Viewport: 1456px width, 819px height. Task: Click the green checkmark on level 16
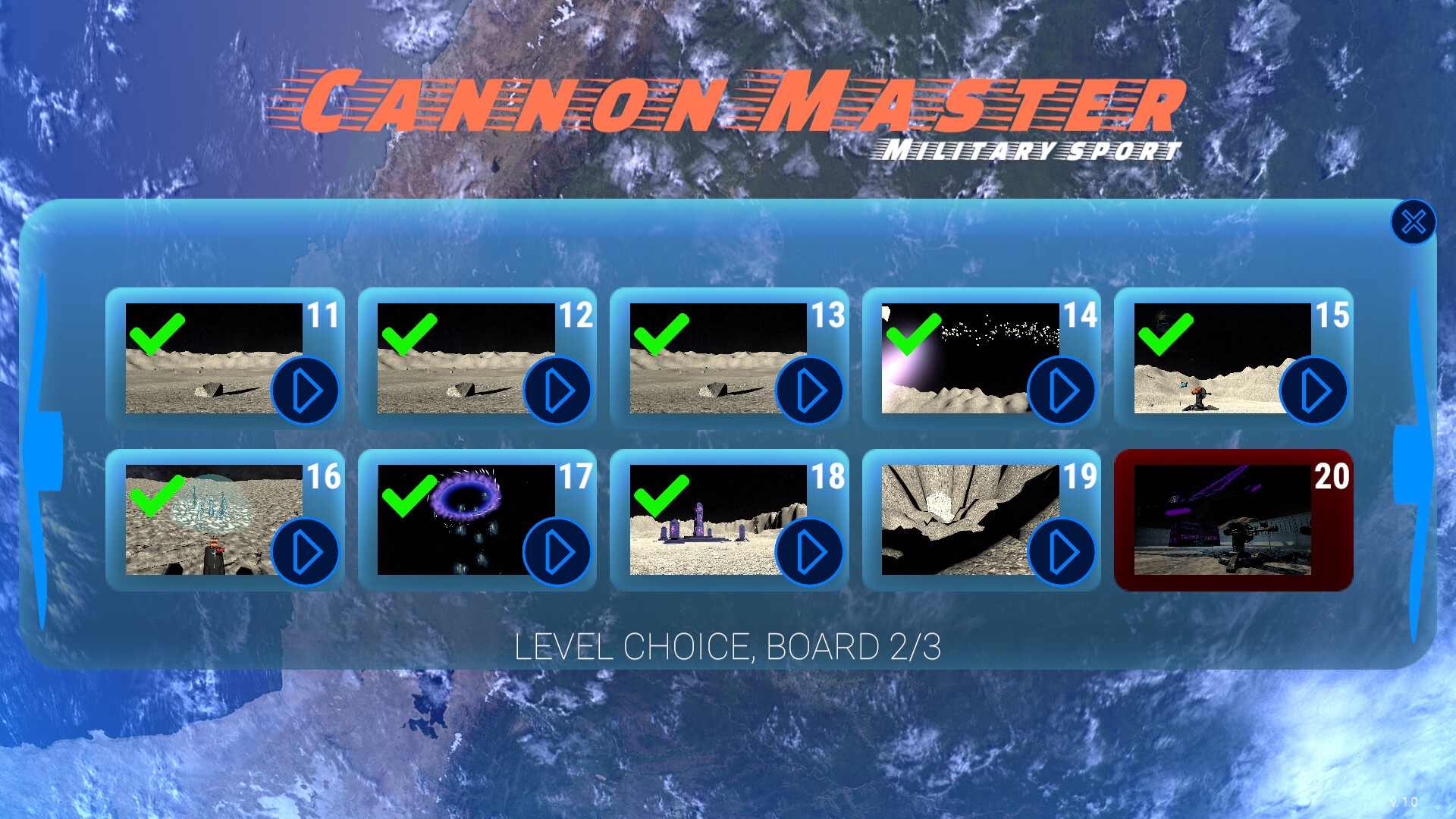coord(158,497)
